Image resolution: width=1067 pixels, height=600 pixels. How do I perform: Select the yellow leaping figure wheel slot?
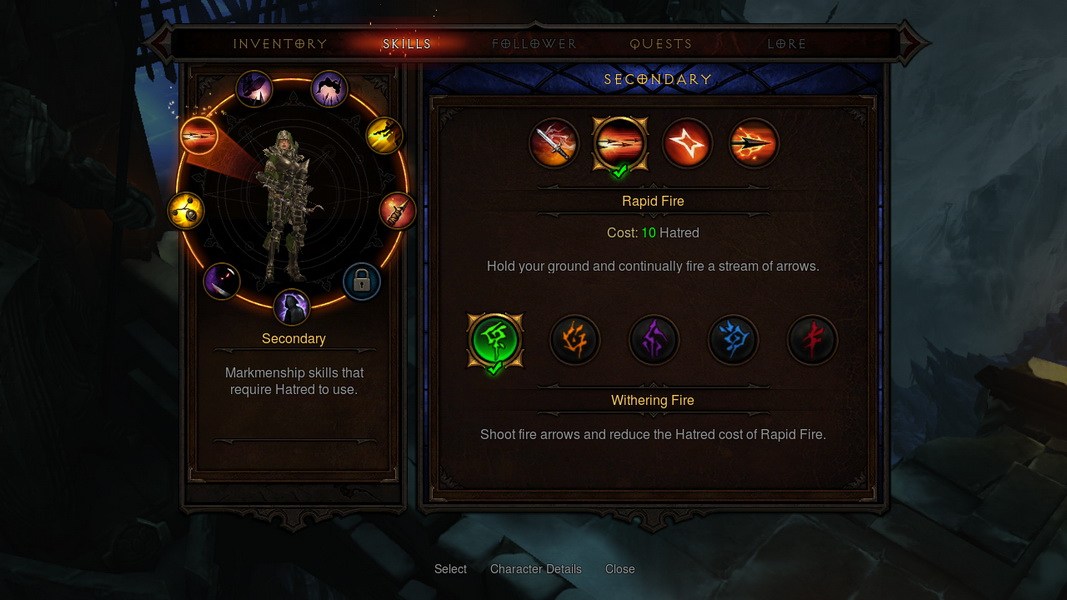pos(385,135)
